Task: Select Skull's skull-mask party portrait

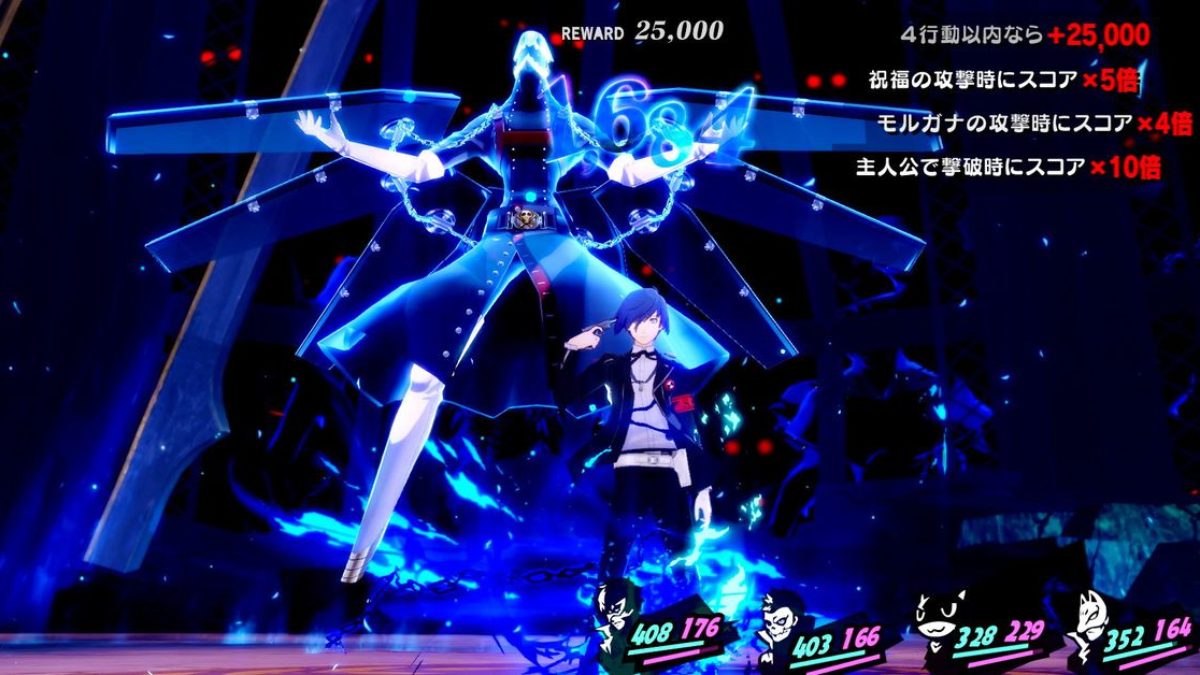Action: (x=775, y=620)
